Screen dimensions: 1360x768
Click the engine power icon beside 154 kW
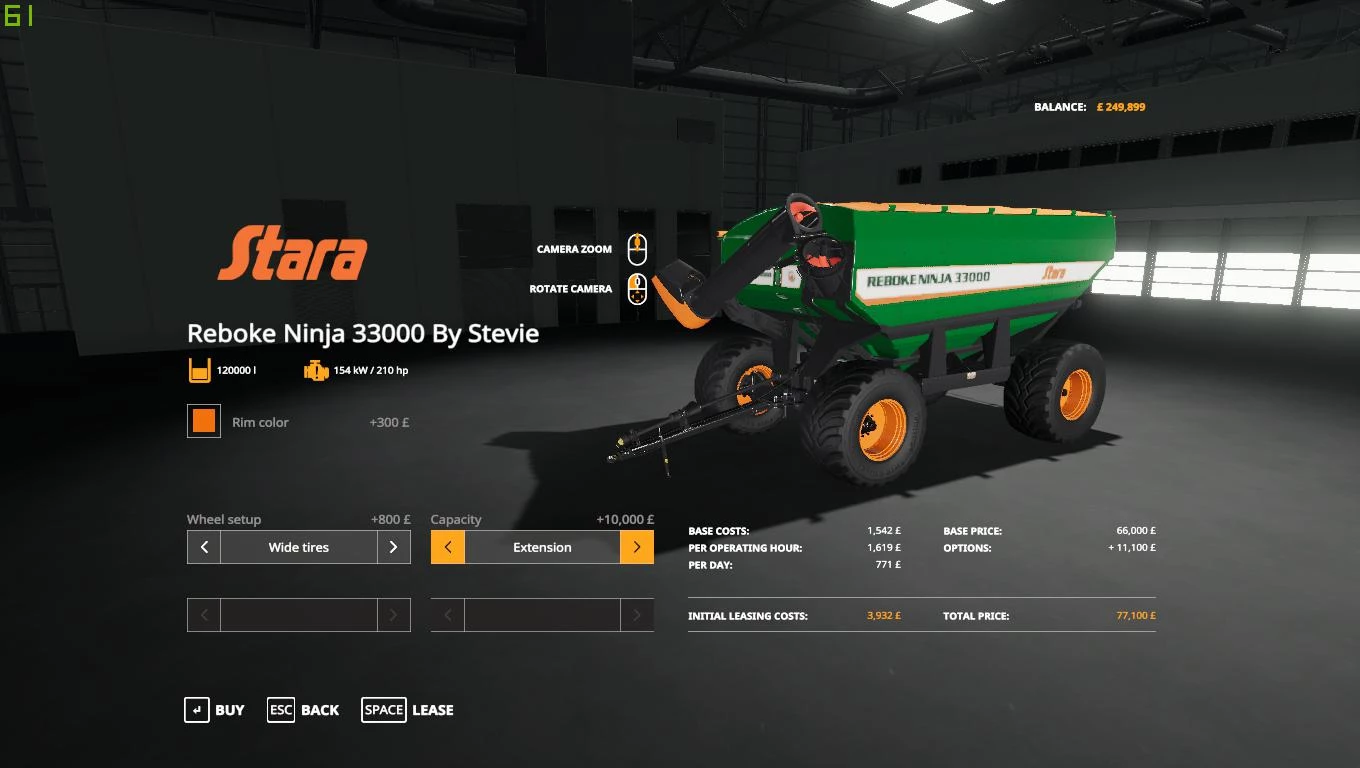point(315,369)
